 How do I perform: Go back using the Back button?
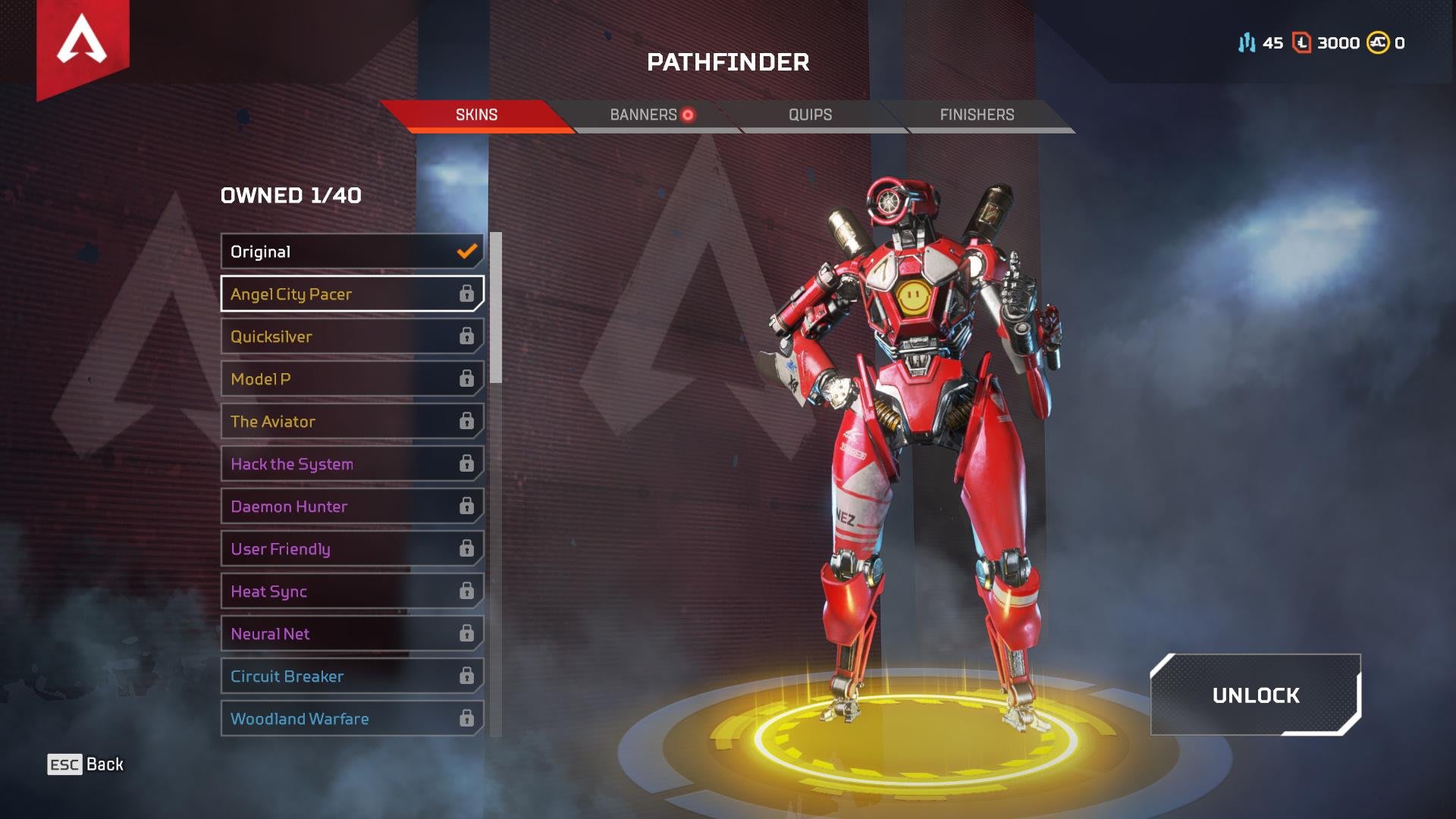click(86, 764)
